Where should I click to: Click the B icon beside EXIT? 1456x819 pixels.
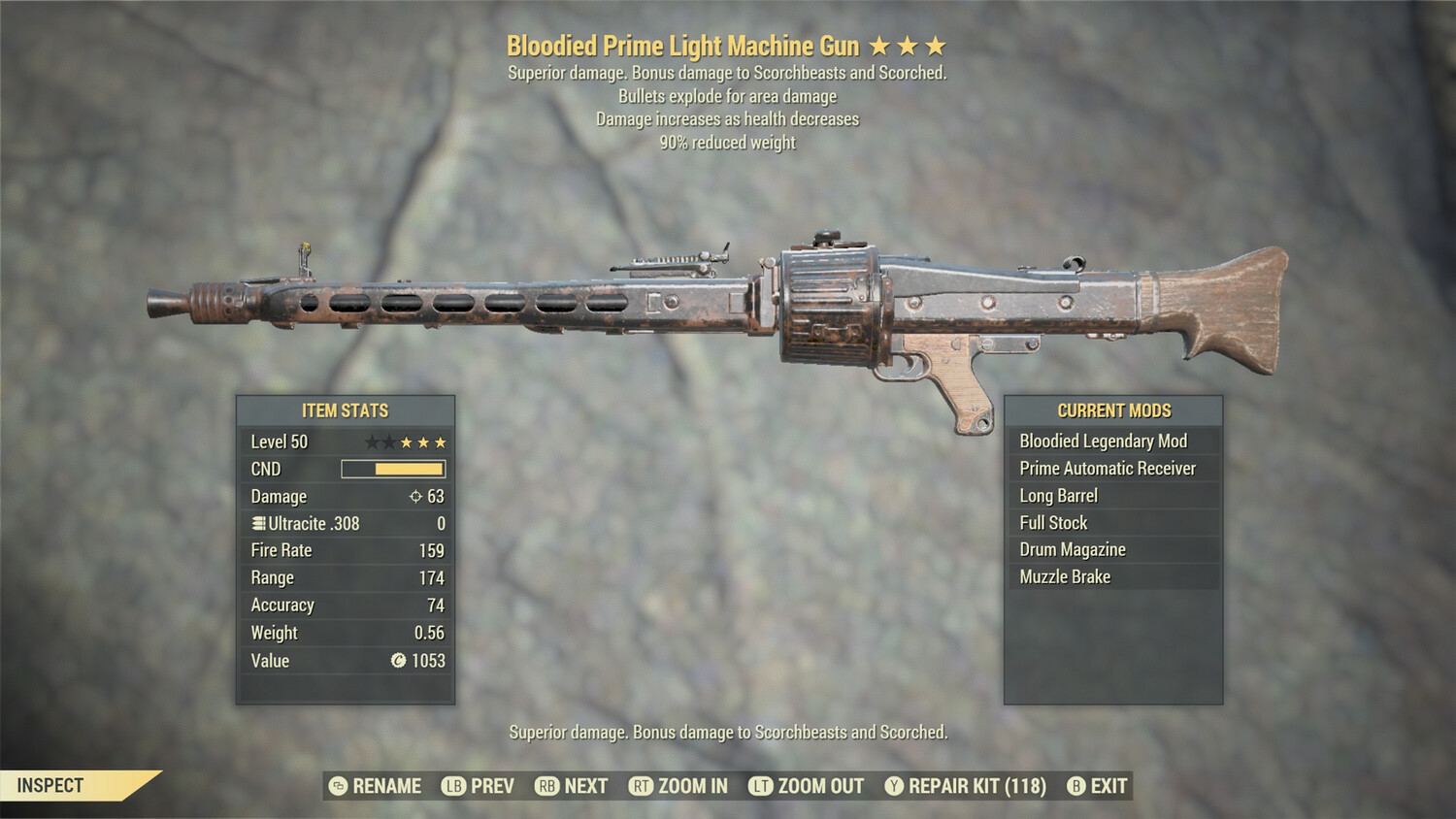(1075, 786)
